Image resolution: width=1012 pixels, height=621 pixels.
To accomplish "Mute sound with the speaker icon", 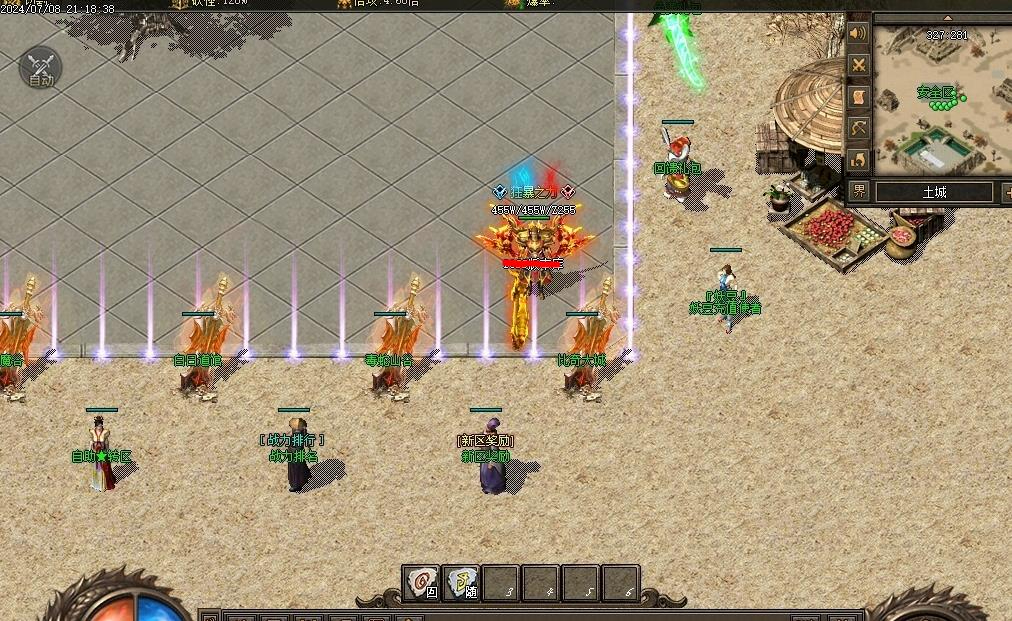I will pyautogui.click(x=858, y=34).
